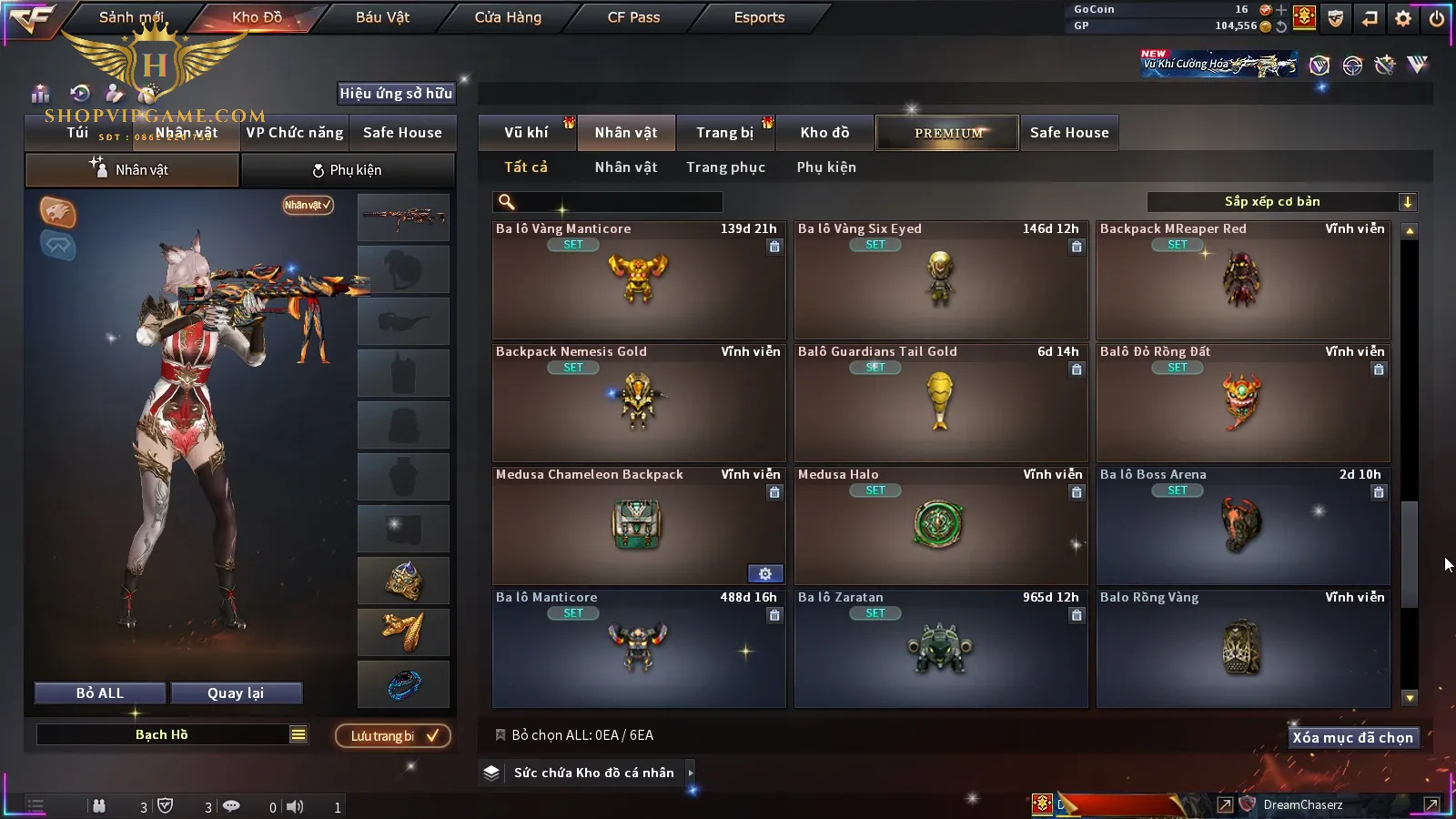
Task: Open the PREMIUM tab
Action: tap(947, 133)
